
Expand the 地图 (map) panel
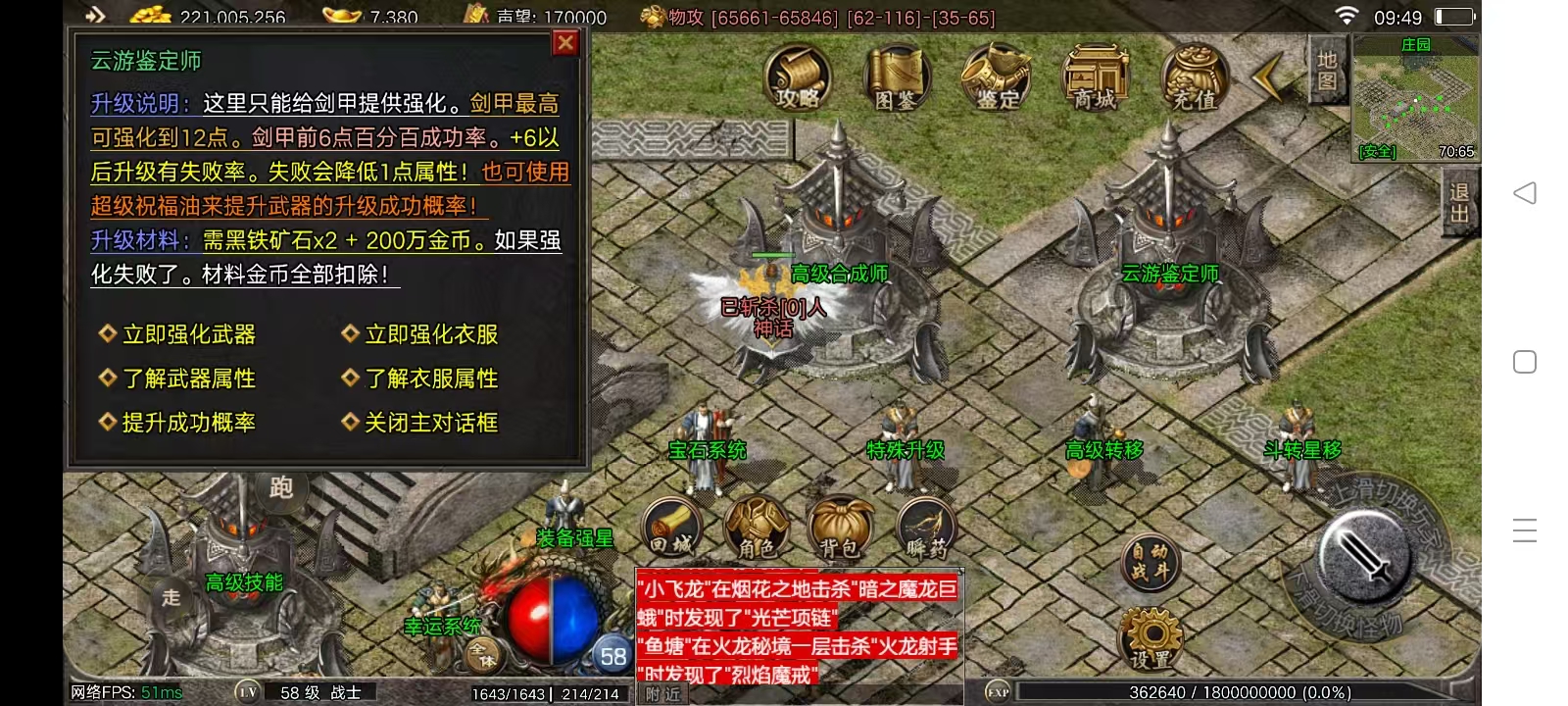click(x=1327, y=74)
